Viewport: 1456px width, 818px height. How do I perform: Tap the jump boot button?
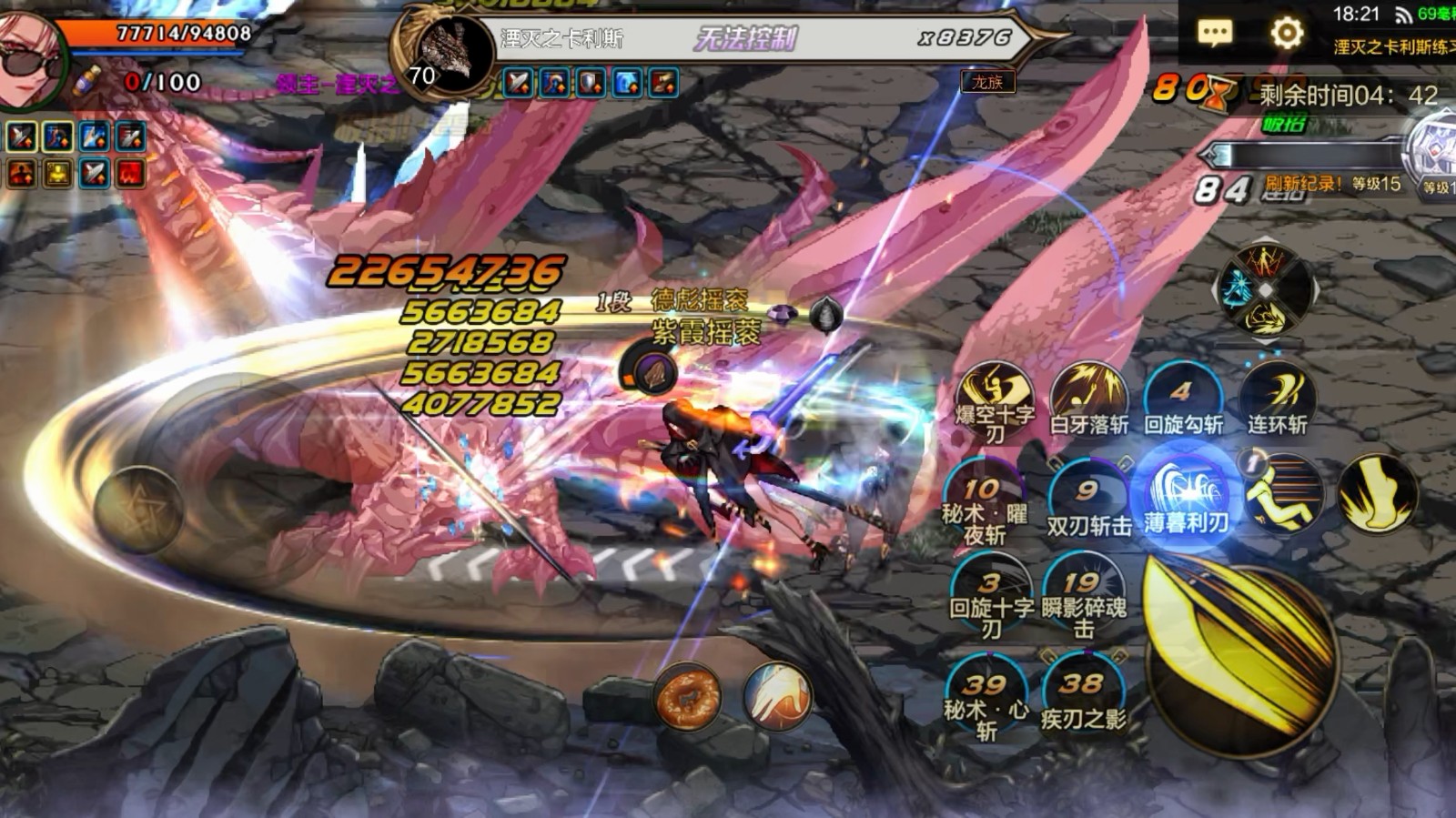click(1378, 494)
